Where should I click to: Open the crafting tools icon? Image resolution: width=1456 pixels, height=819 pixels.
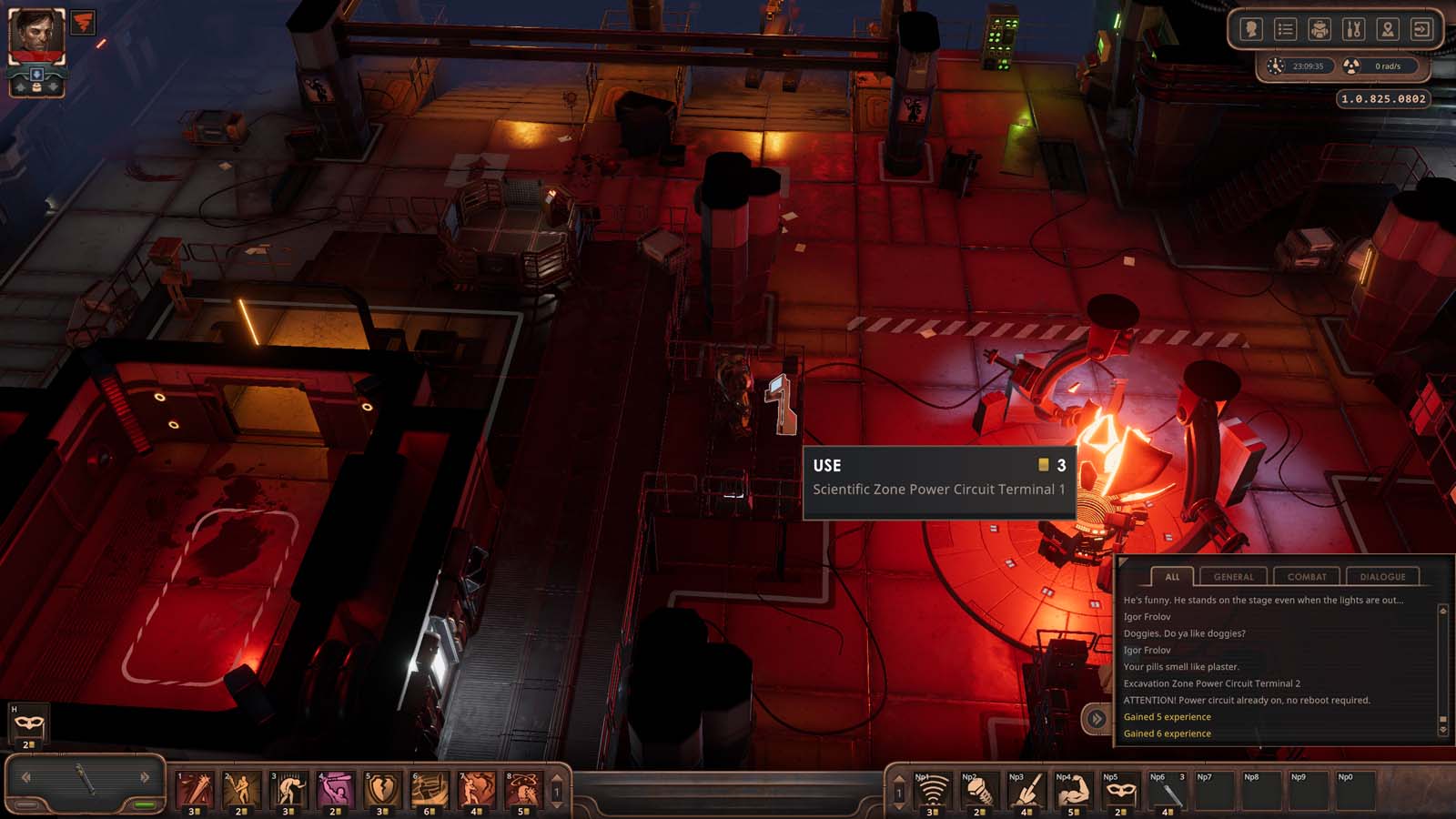coord(1353,30)
